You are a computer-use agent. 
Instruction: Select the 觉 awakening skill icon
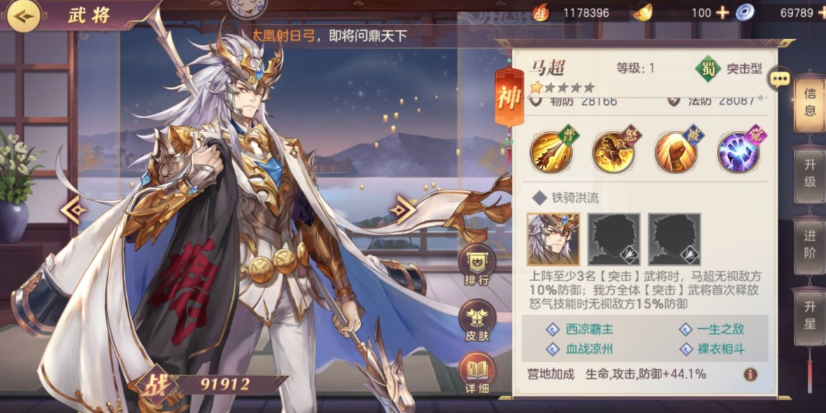click(x=738, y=151)
